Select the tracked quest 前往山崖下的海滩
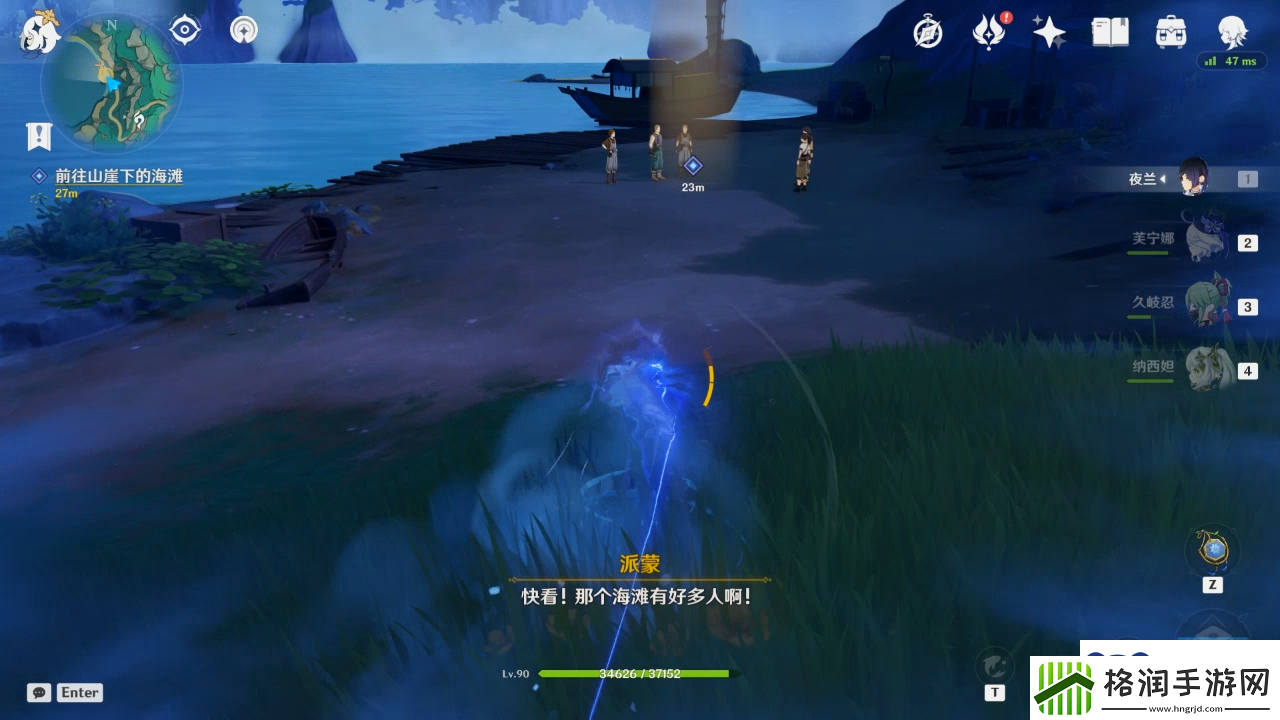The image size is (1280, 720). coord(118,176)
